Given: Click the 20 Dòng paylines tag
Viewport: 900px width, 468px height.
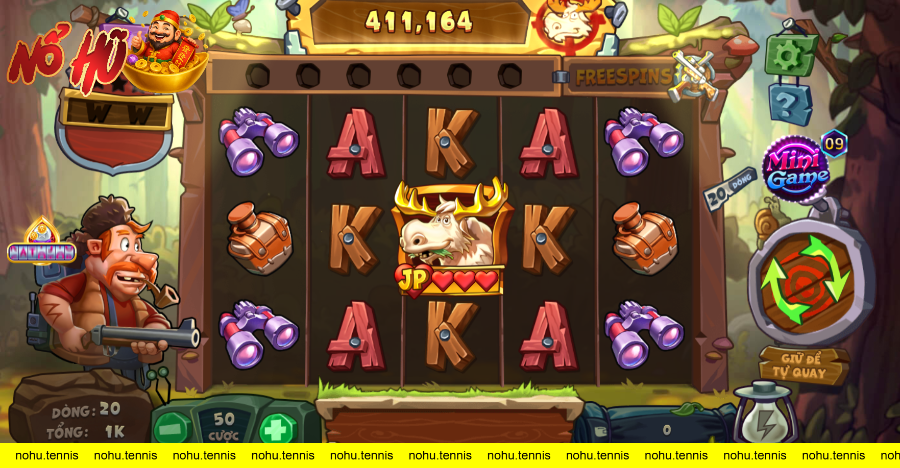Looking at the screenshot, I should (x=727, y=188).
